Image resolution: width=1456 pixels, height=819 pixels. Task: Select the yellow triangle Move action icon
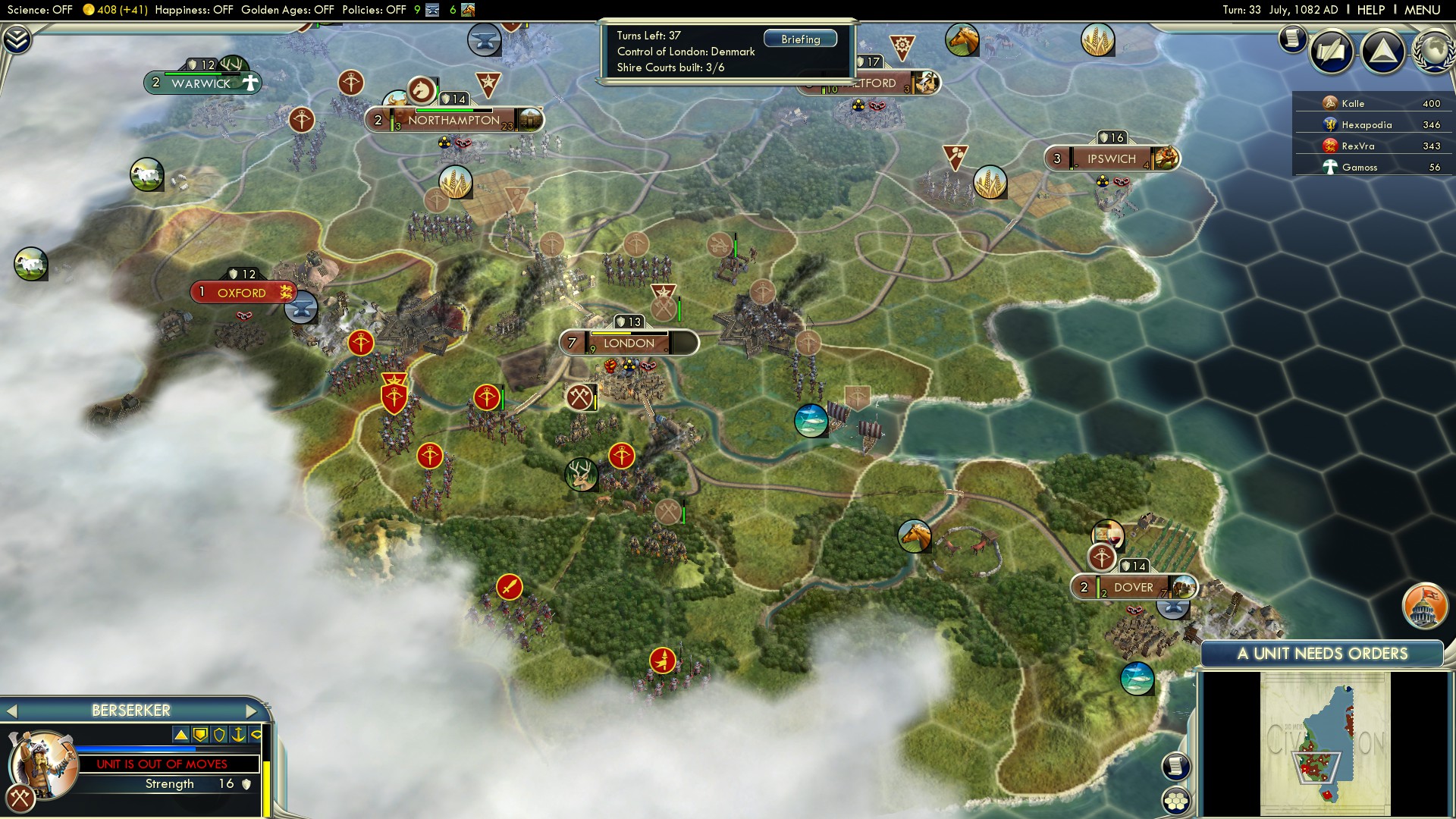point(182,734)
